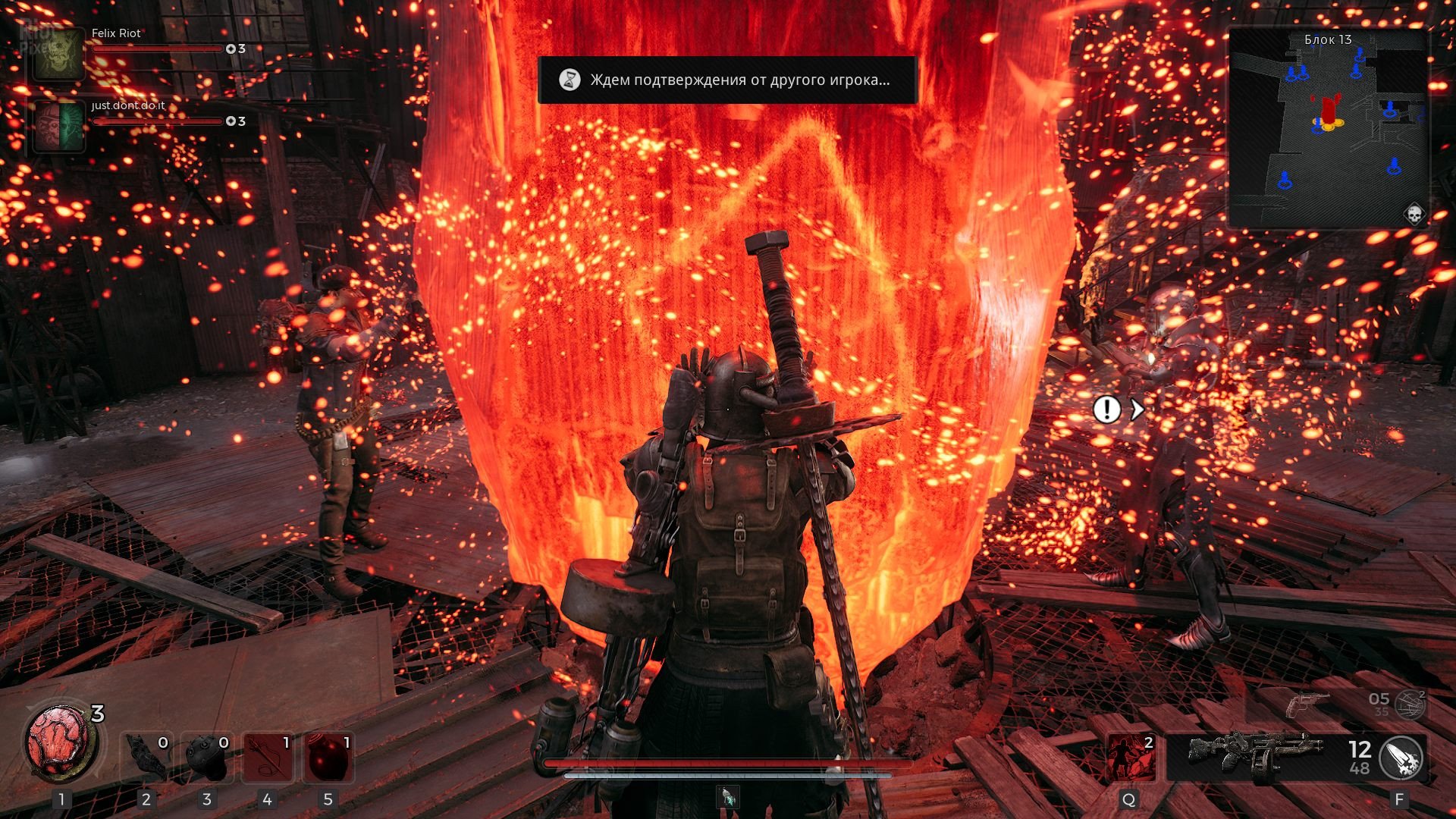Click the skull icon on the minimap
Screen dimensions: 1456x819
(1414, 214)
